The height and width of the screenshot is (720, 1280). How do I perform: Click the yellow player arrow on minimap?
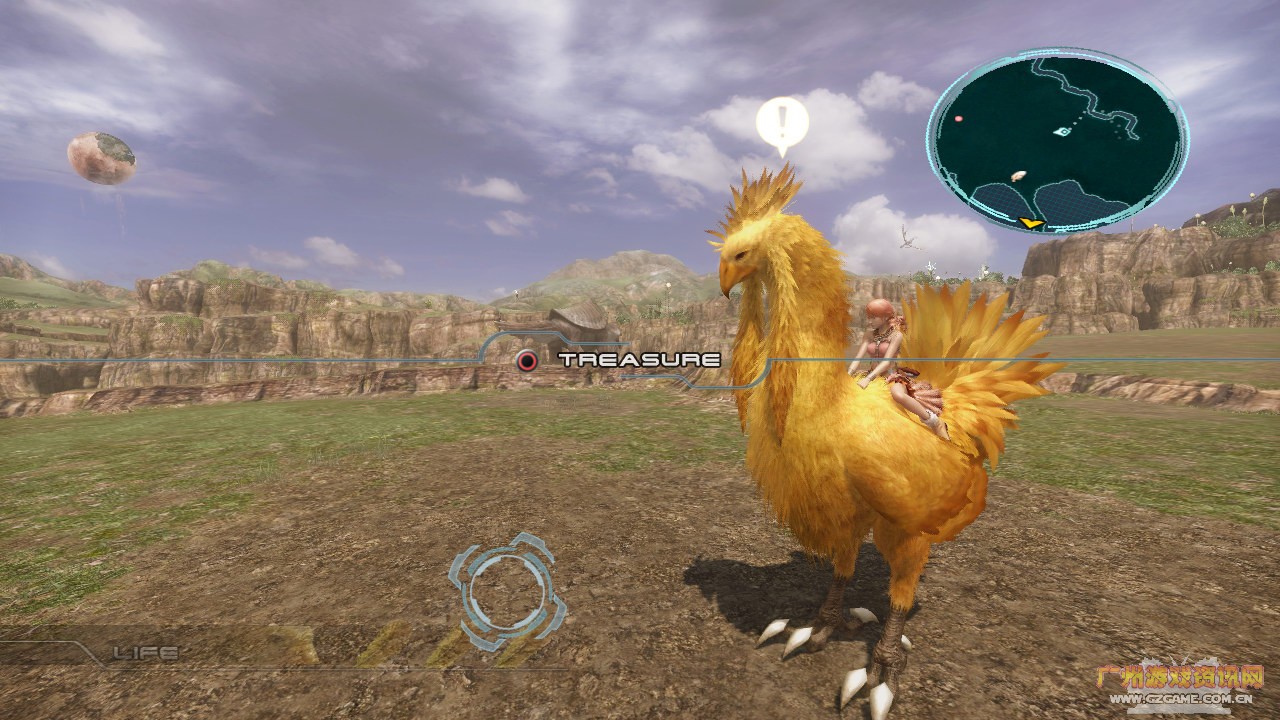pyautogui.click(x=1032, y=223)
